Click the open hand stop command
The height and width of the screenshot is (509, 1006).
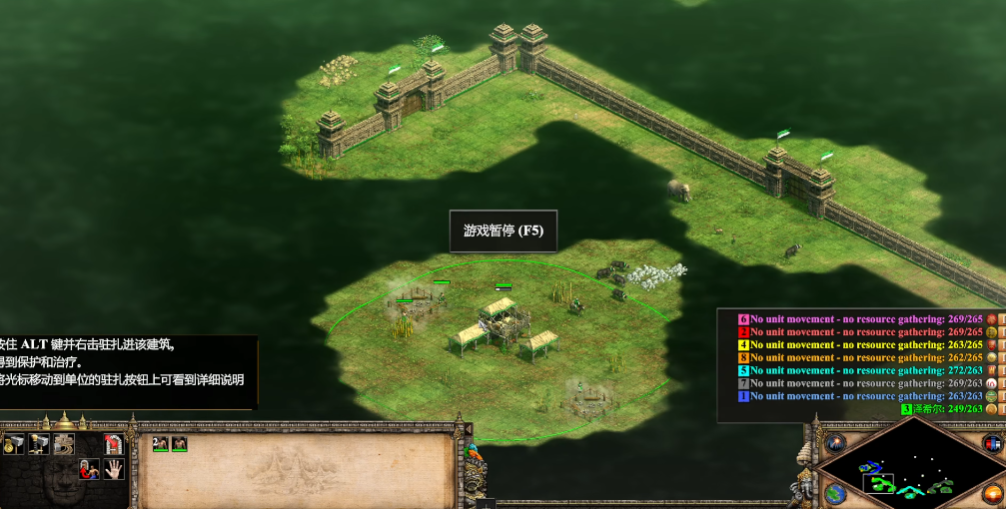pyautogui.click(x=113, y=468)
